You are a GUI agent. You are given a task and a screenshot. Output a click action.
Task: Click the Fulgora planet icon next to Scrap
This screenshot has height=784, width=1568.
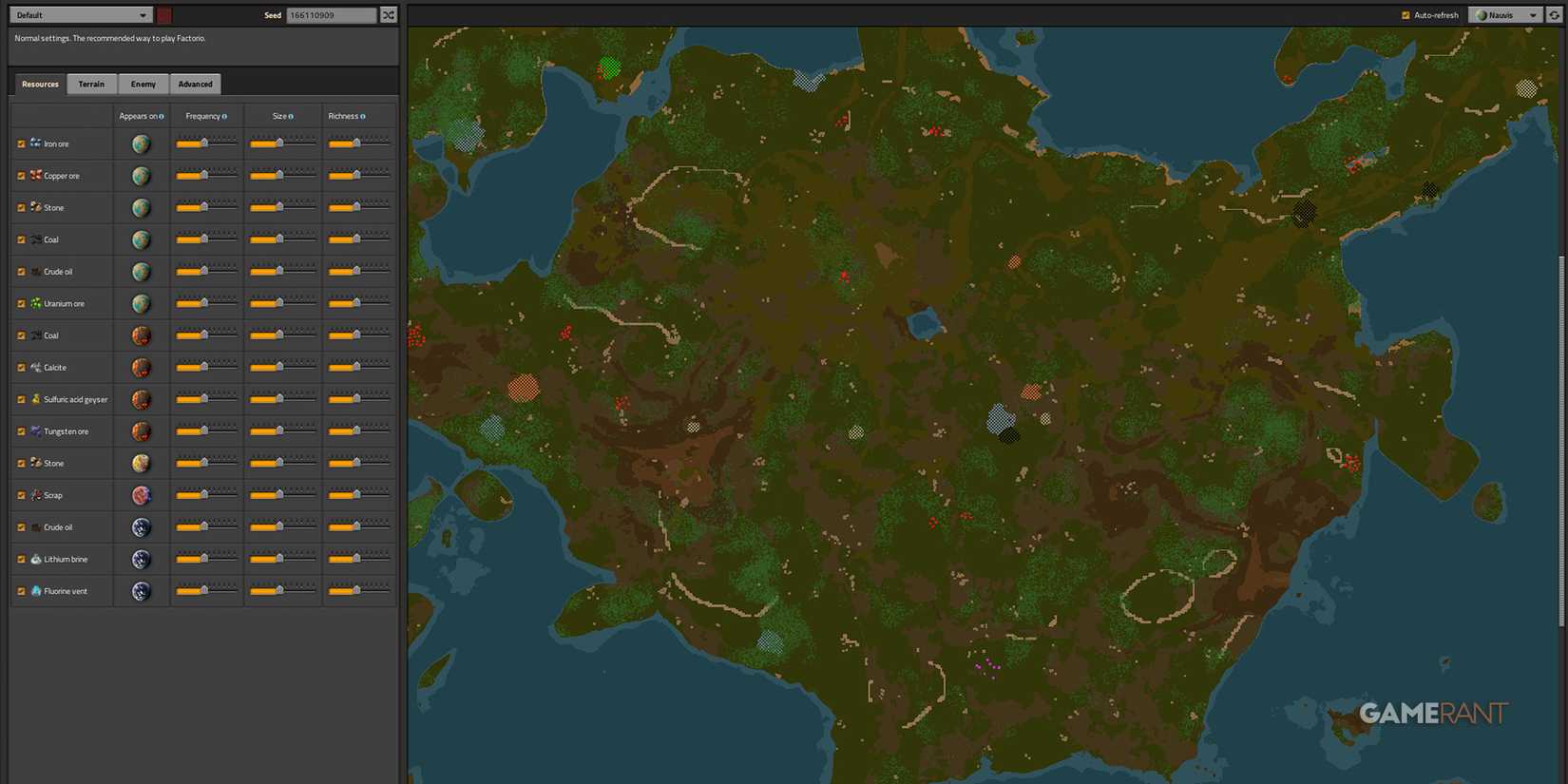tap(141, 495)
